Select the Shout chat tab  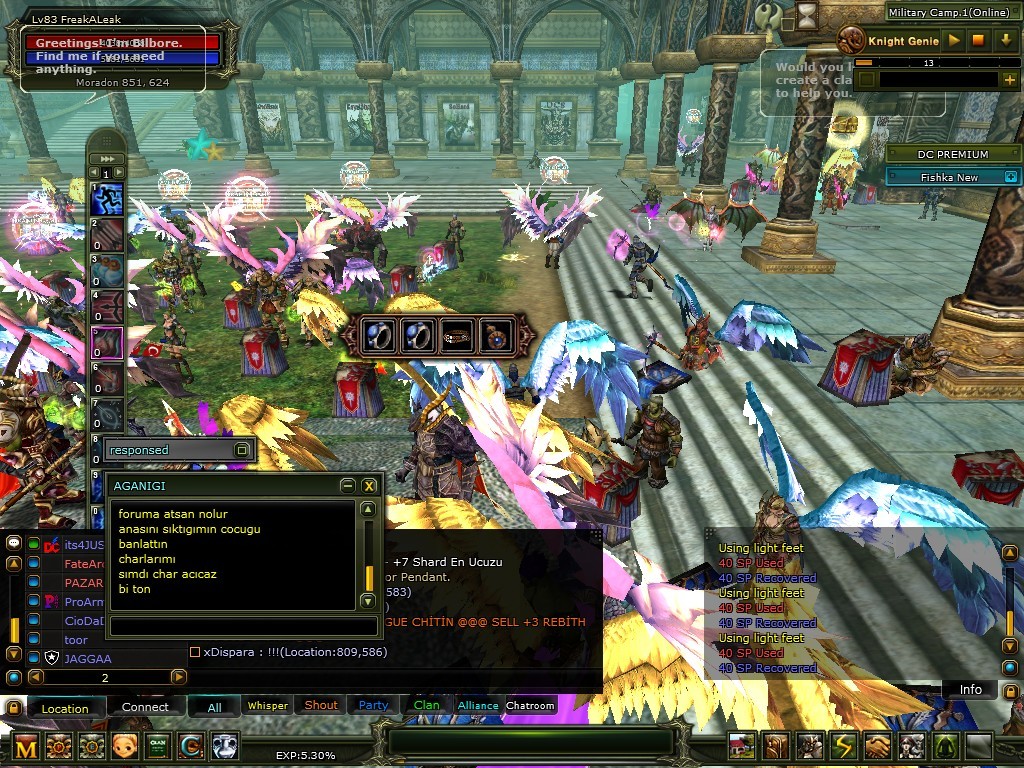click(321, 706)
